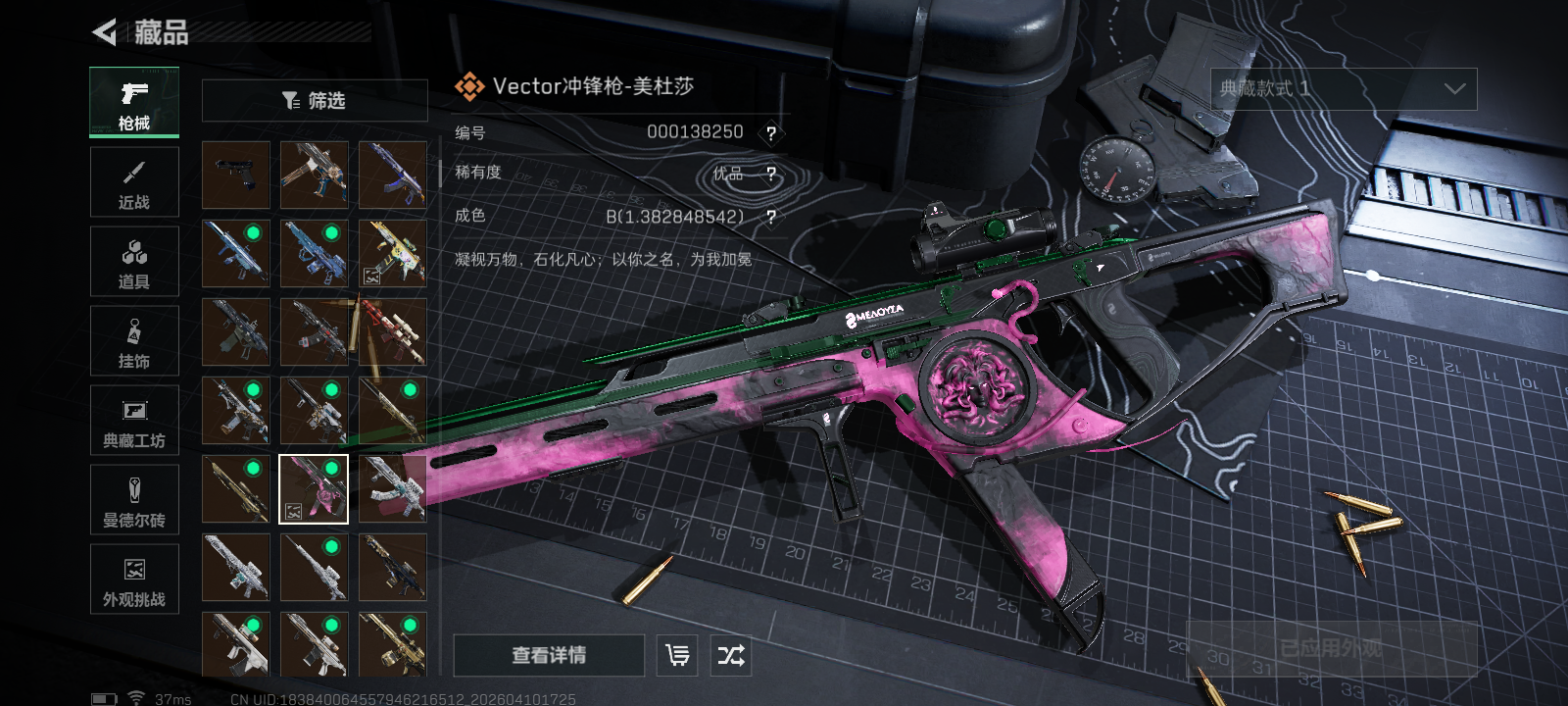The image size is (1568, 706).
Task: Show help for the 编号 serial number
Action: click(771, 133)
